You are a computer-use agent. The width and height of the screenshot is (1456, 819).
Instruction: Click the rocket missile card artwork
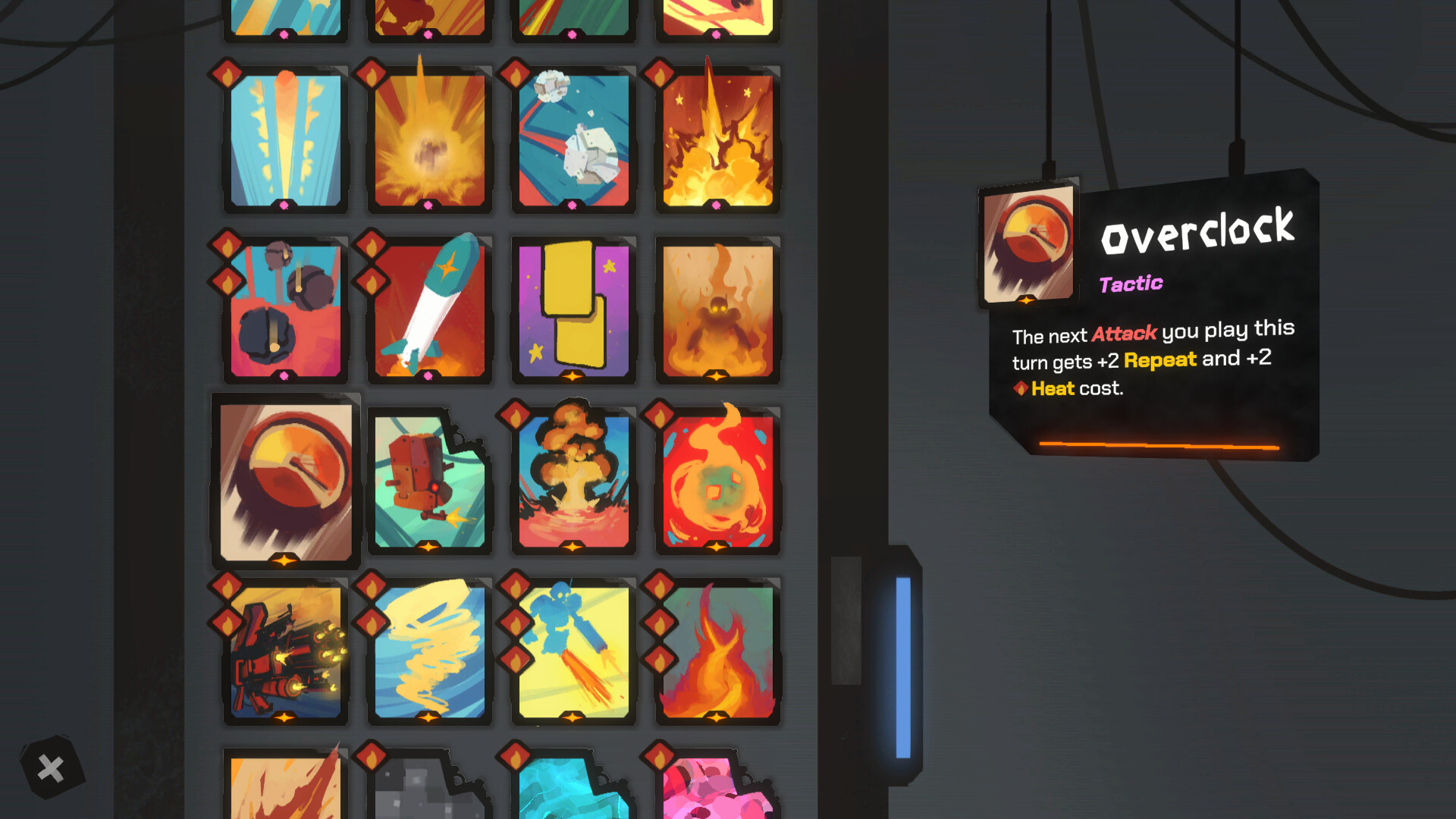[x=431, y=307]
